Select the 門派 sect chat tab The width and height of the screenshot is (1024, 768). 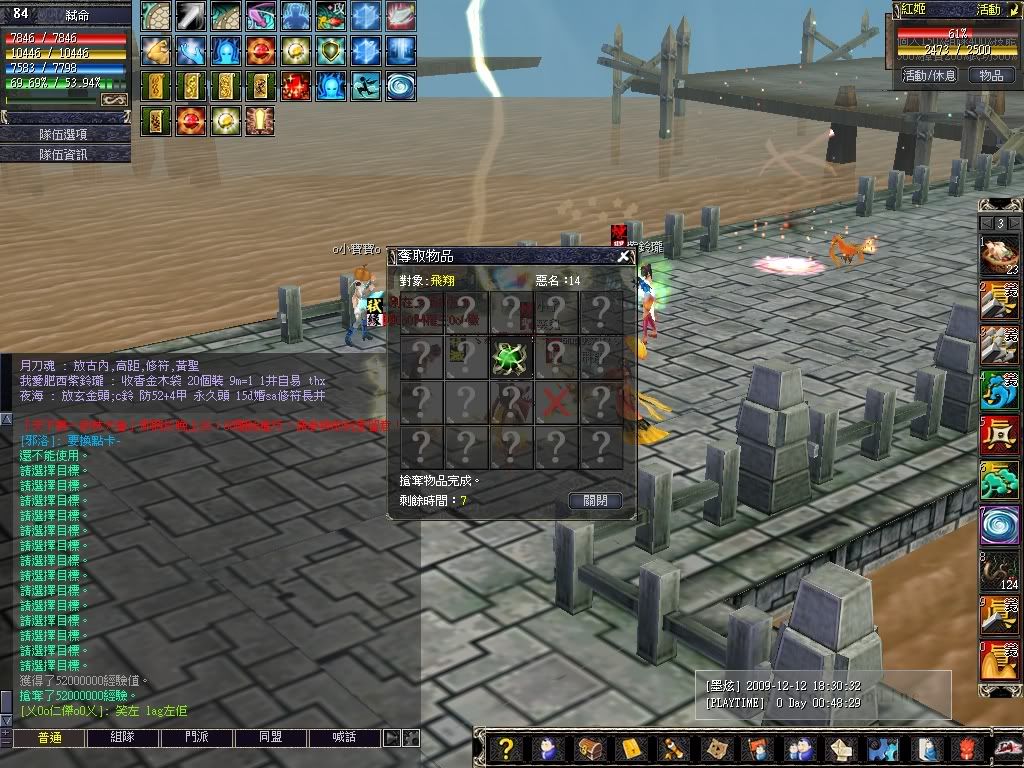[x=197, y=738]
